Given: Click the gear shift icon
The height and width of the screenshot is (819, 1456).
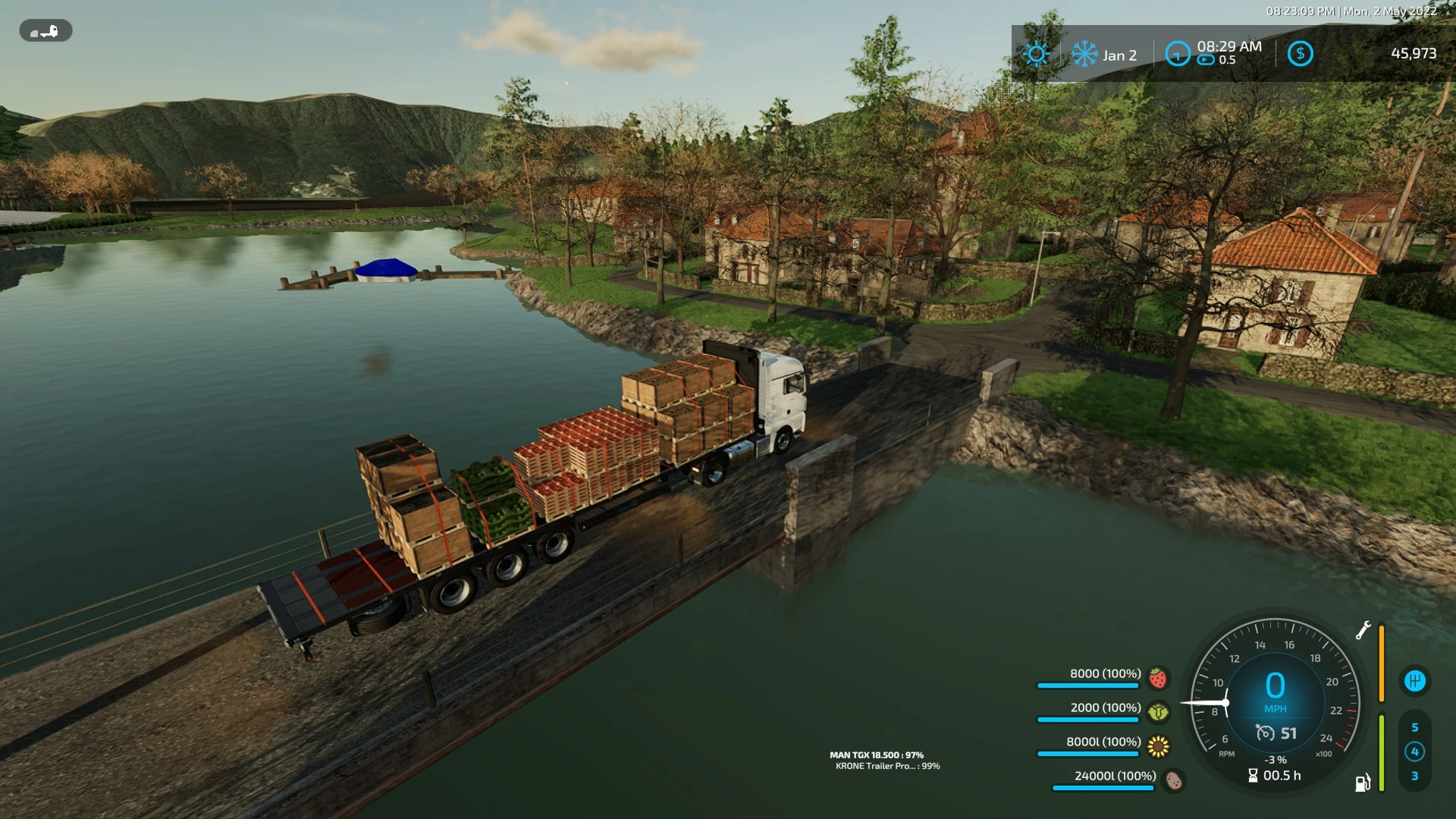Looking at the screenshot, I should click(x=1414, y=681).
